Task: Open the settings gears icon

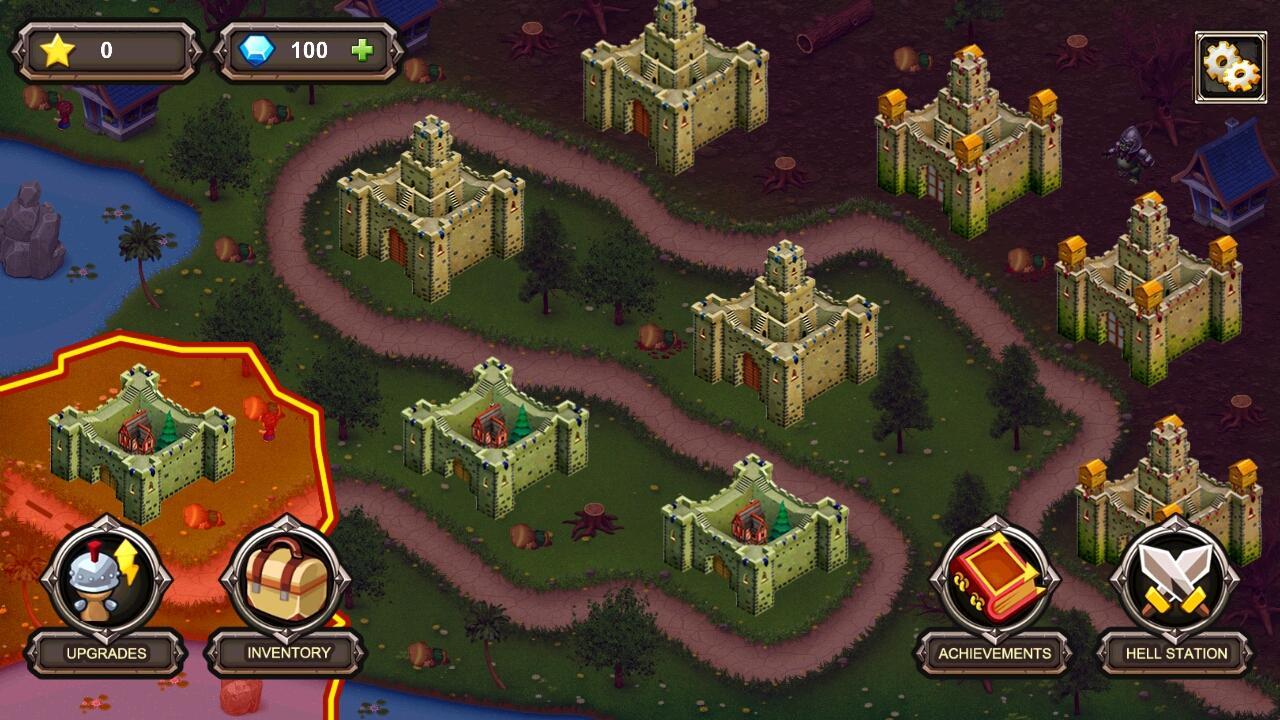Action: [1230, 65]
